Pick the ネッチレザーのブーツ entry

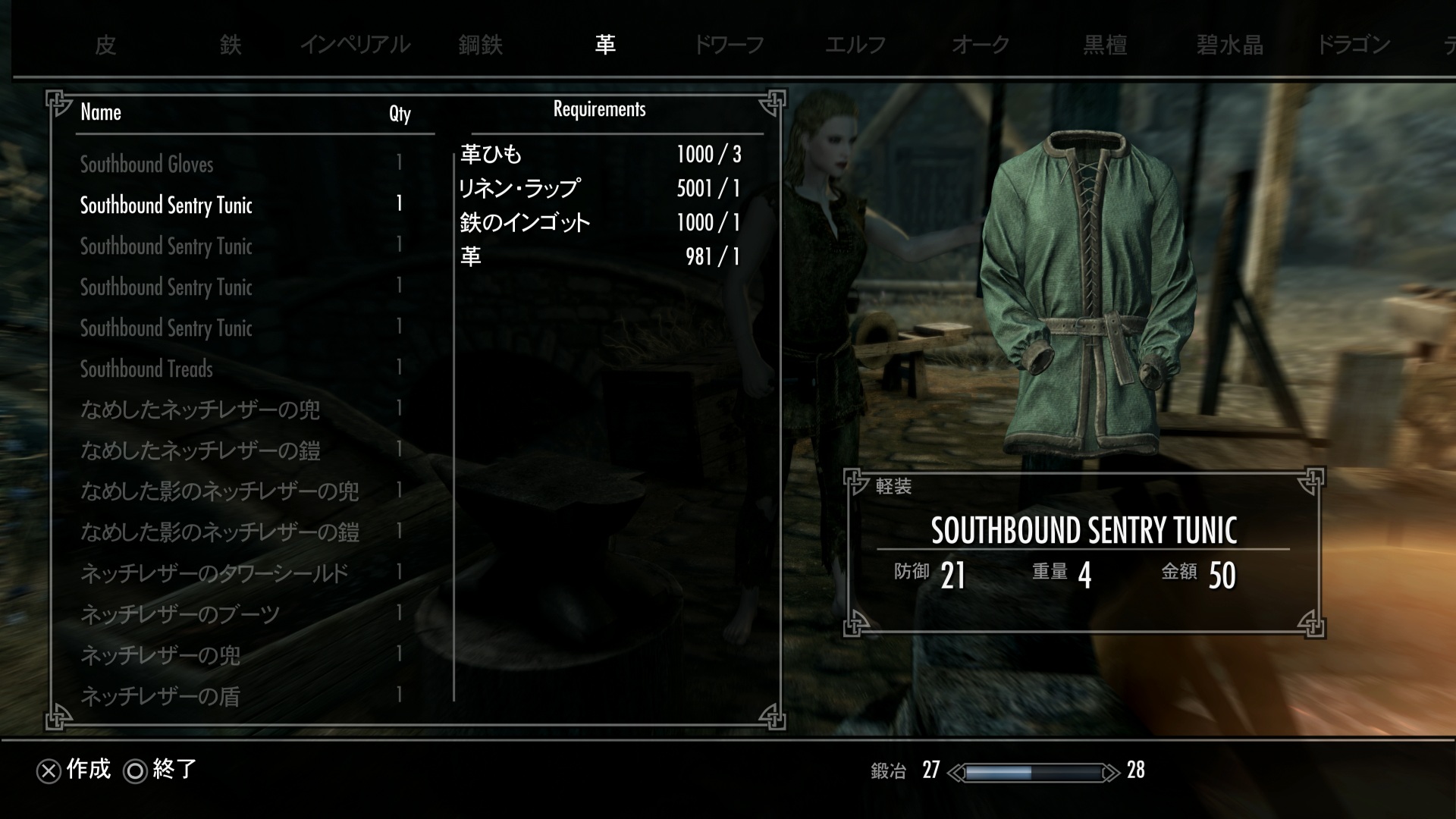(x=180, y=615)
